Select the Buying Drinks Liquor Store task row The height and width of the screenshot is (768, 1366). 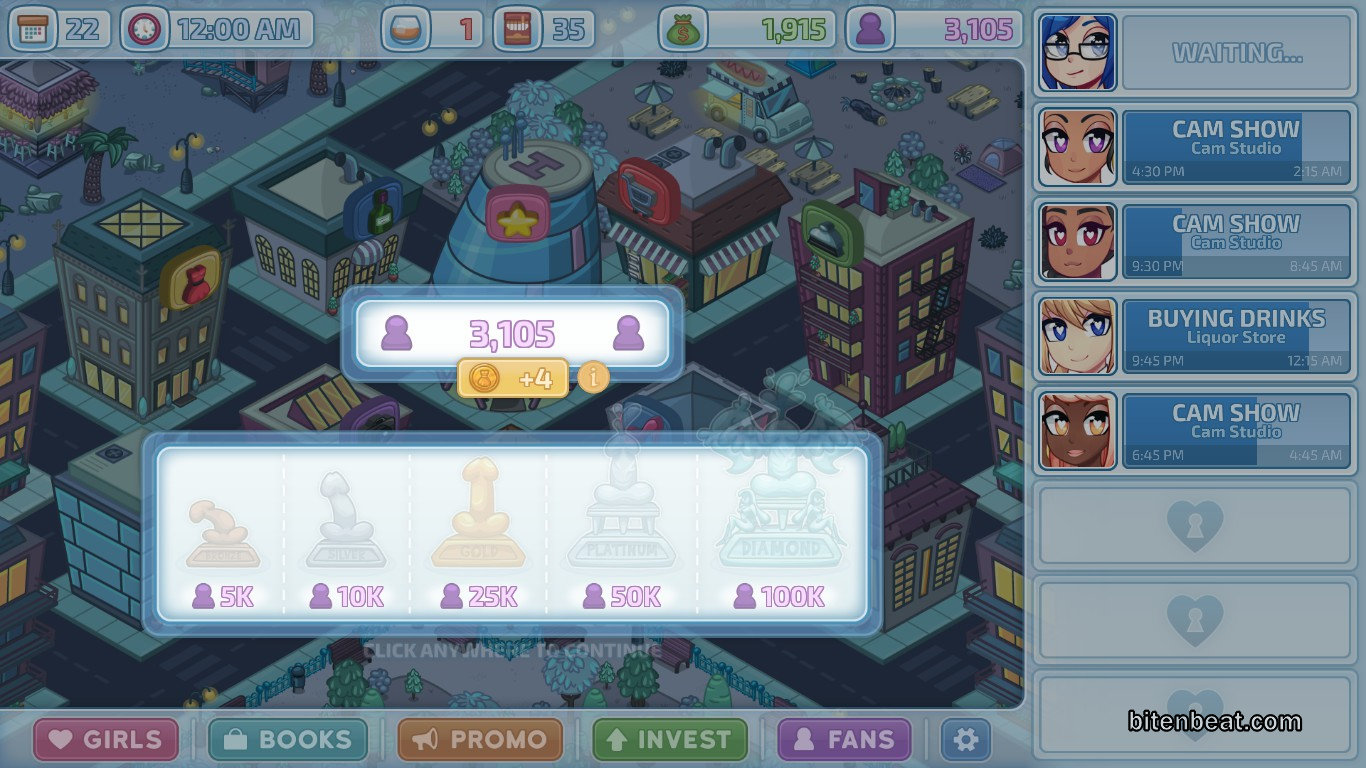[1236, 336]
